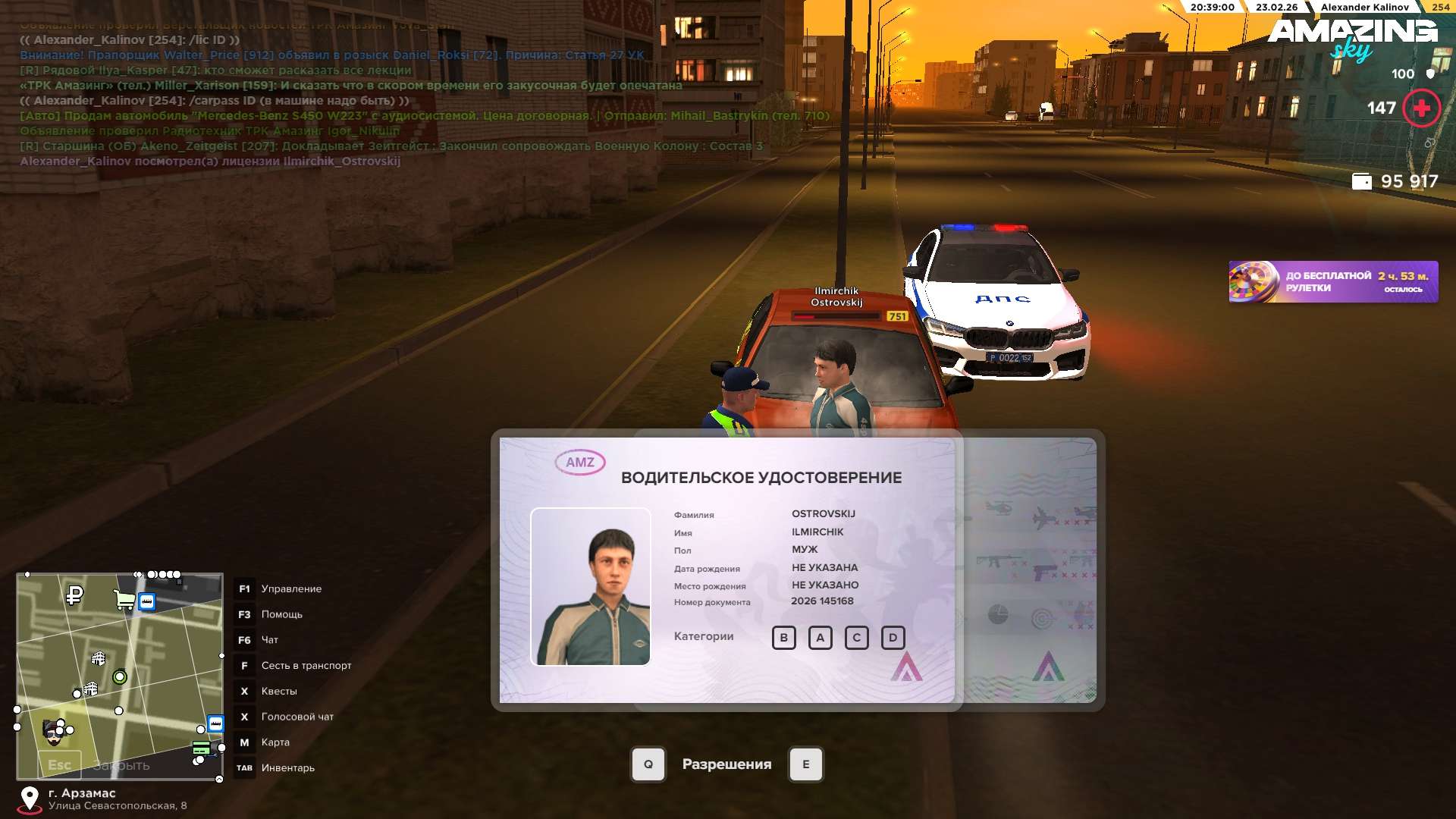Screen dimensions: 1456x819
Task: Choose category D on the license card
Action: (893, 638)
